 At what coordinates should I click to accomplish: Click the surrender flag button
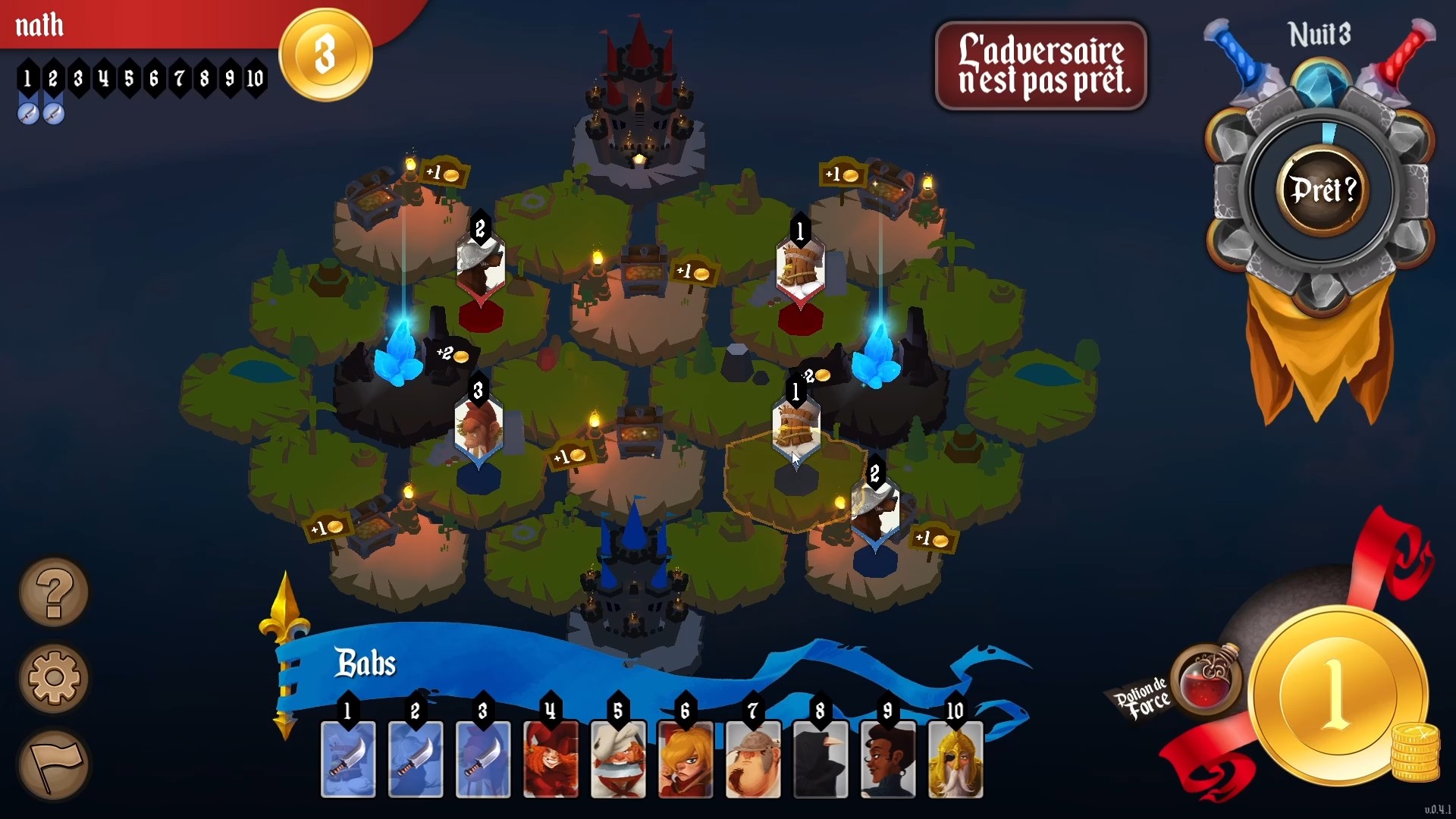tap(54, 764)
